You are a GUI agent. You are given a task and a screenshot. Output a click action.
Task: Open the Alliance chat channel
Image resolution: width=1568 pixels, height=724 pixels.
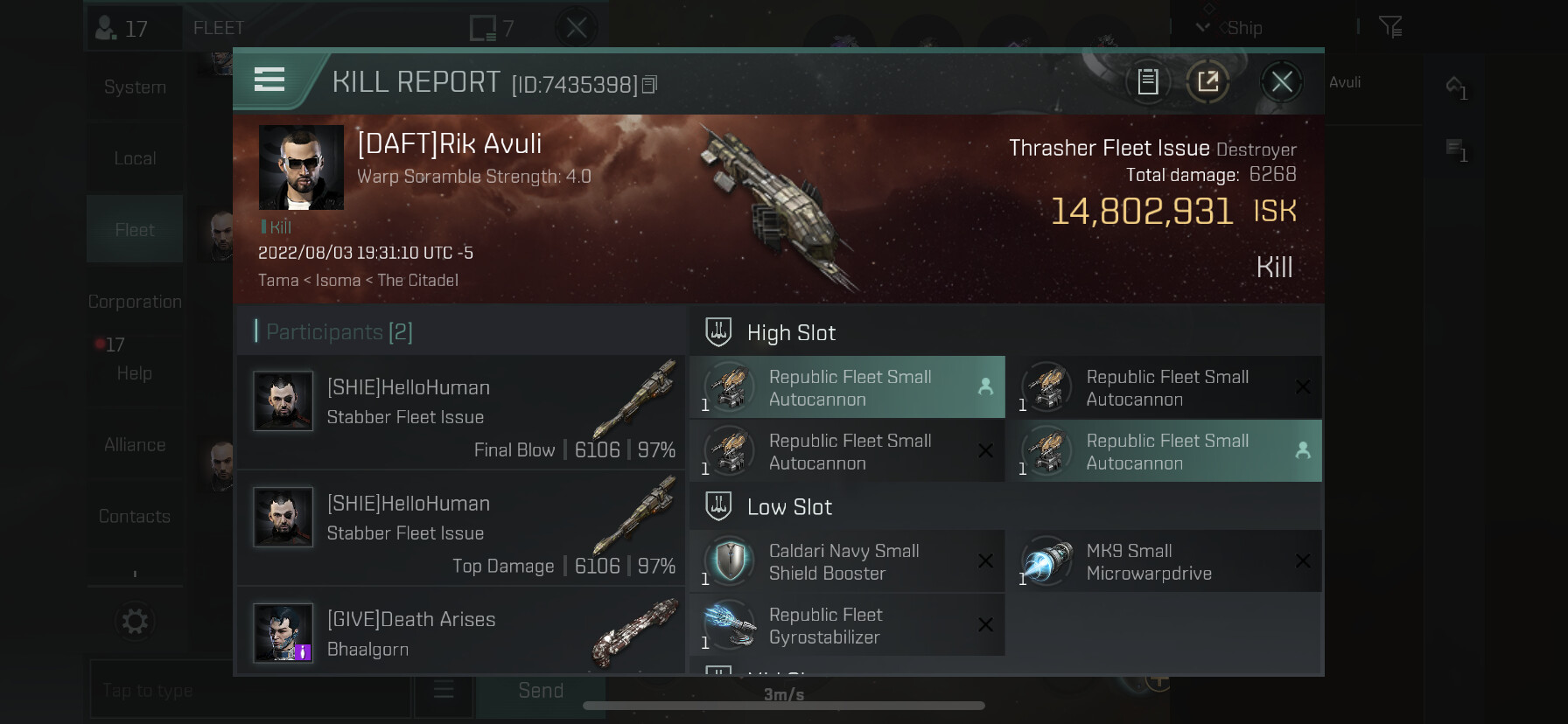135,445
